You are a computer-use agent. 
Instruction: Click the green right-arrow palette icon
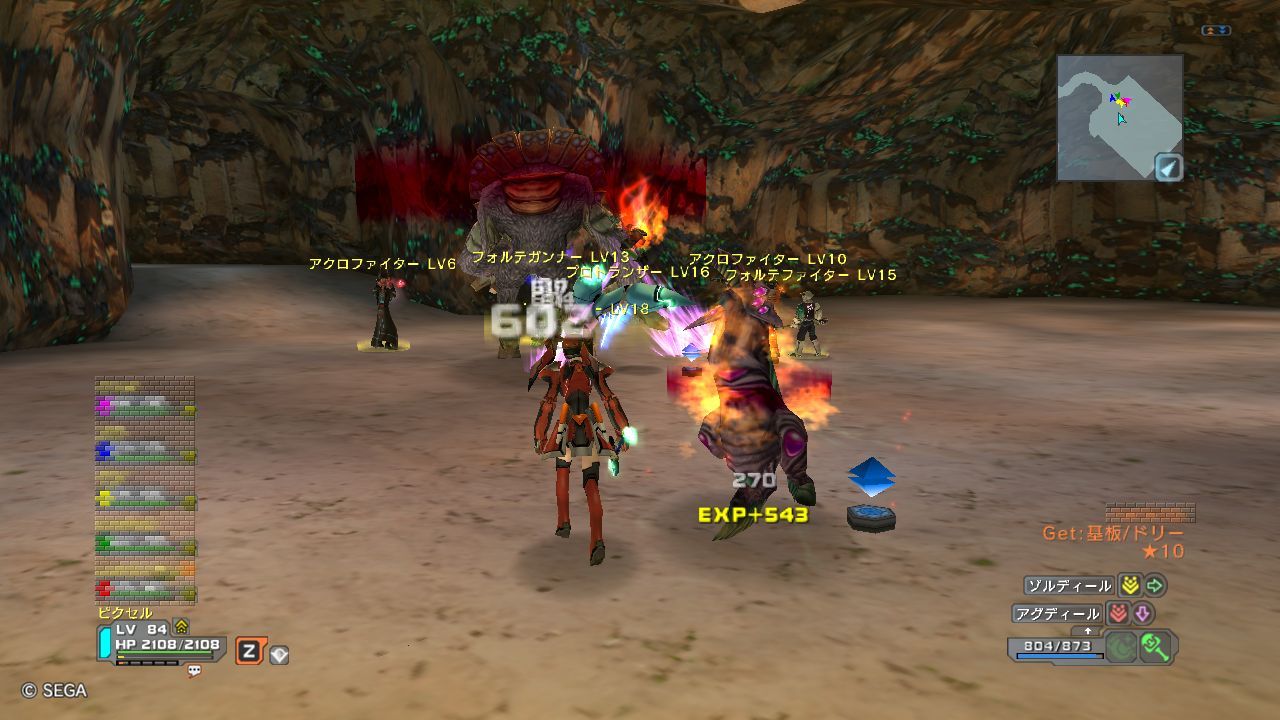pos(1155,586)
